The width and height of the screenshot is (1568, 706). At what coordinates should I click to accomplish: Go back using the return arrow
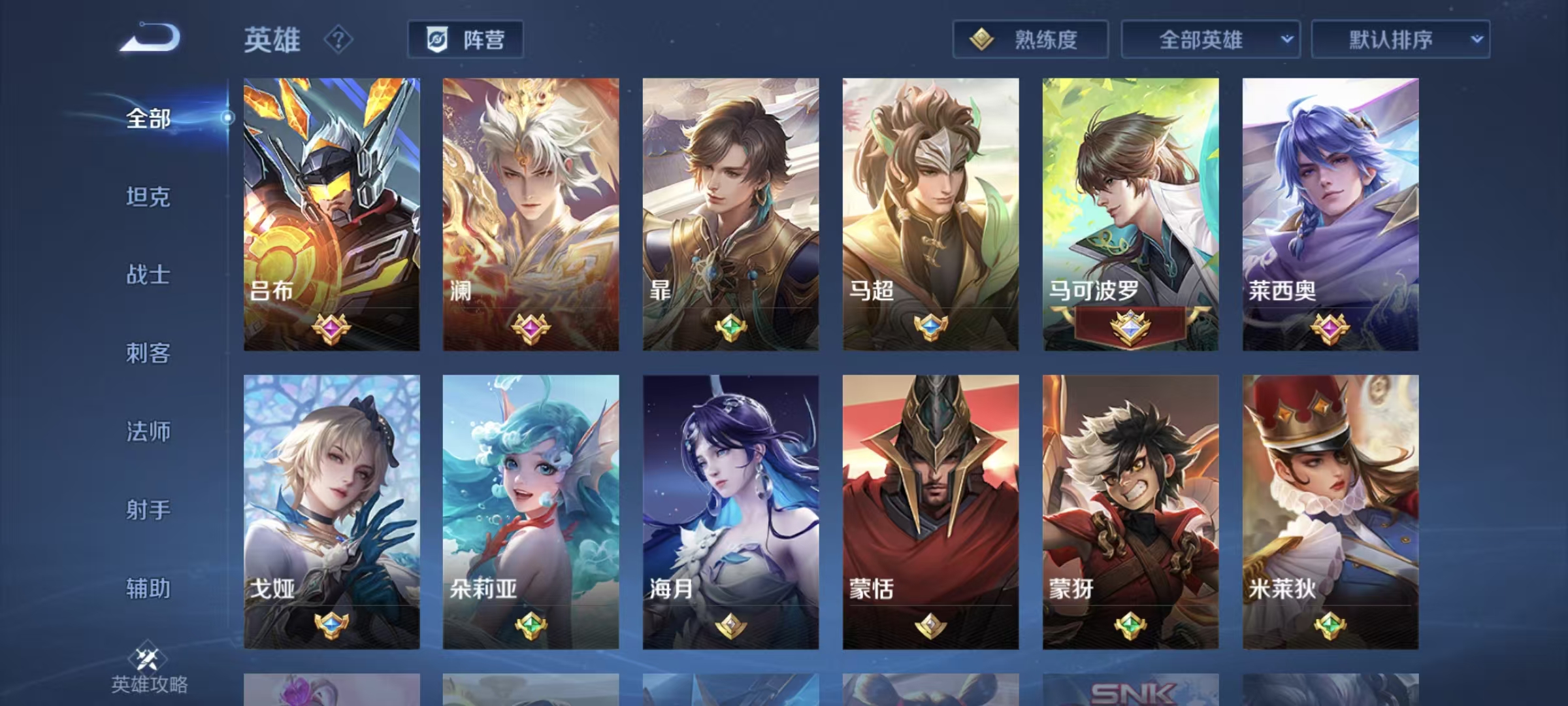150,38
